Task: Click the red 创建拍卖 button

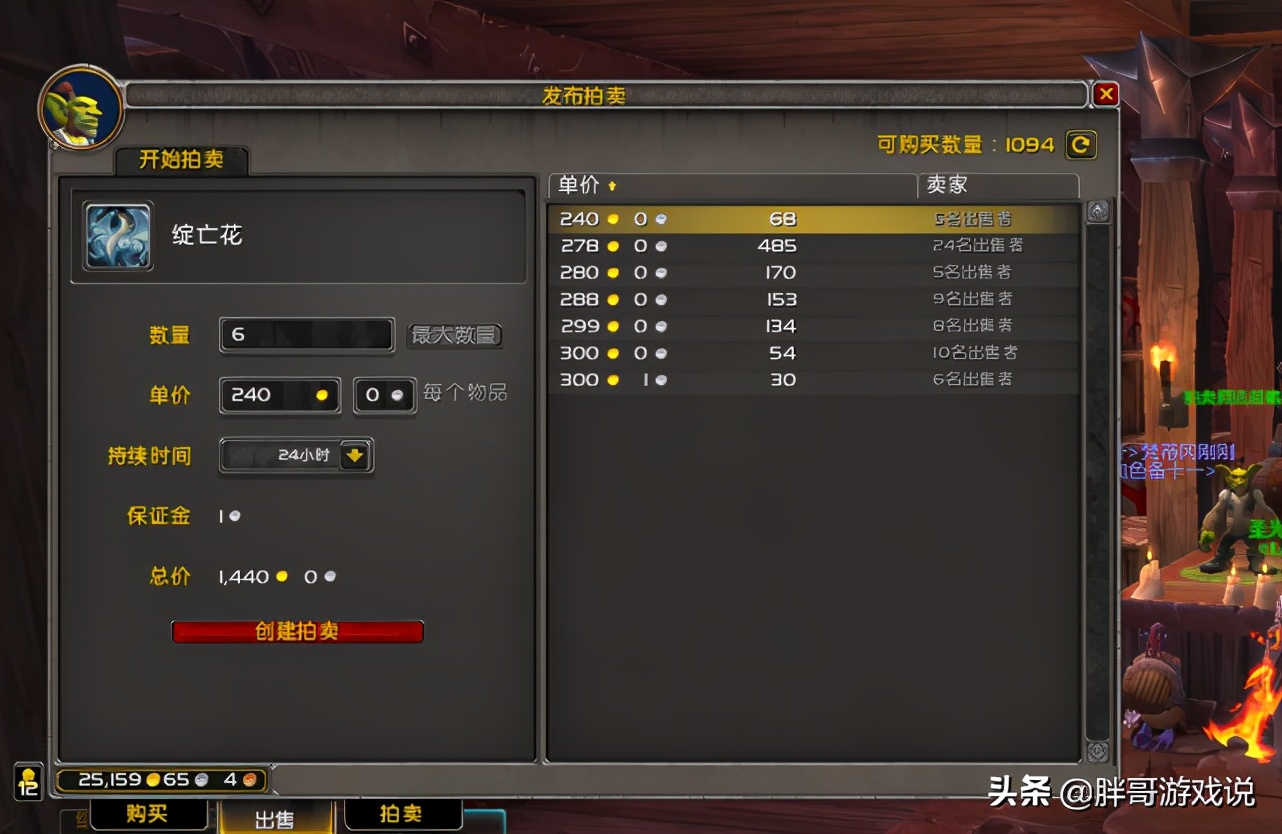Action: point(297,631)
